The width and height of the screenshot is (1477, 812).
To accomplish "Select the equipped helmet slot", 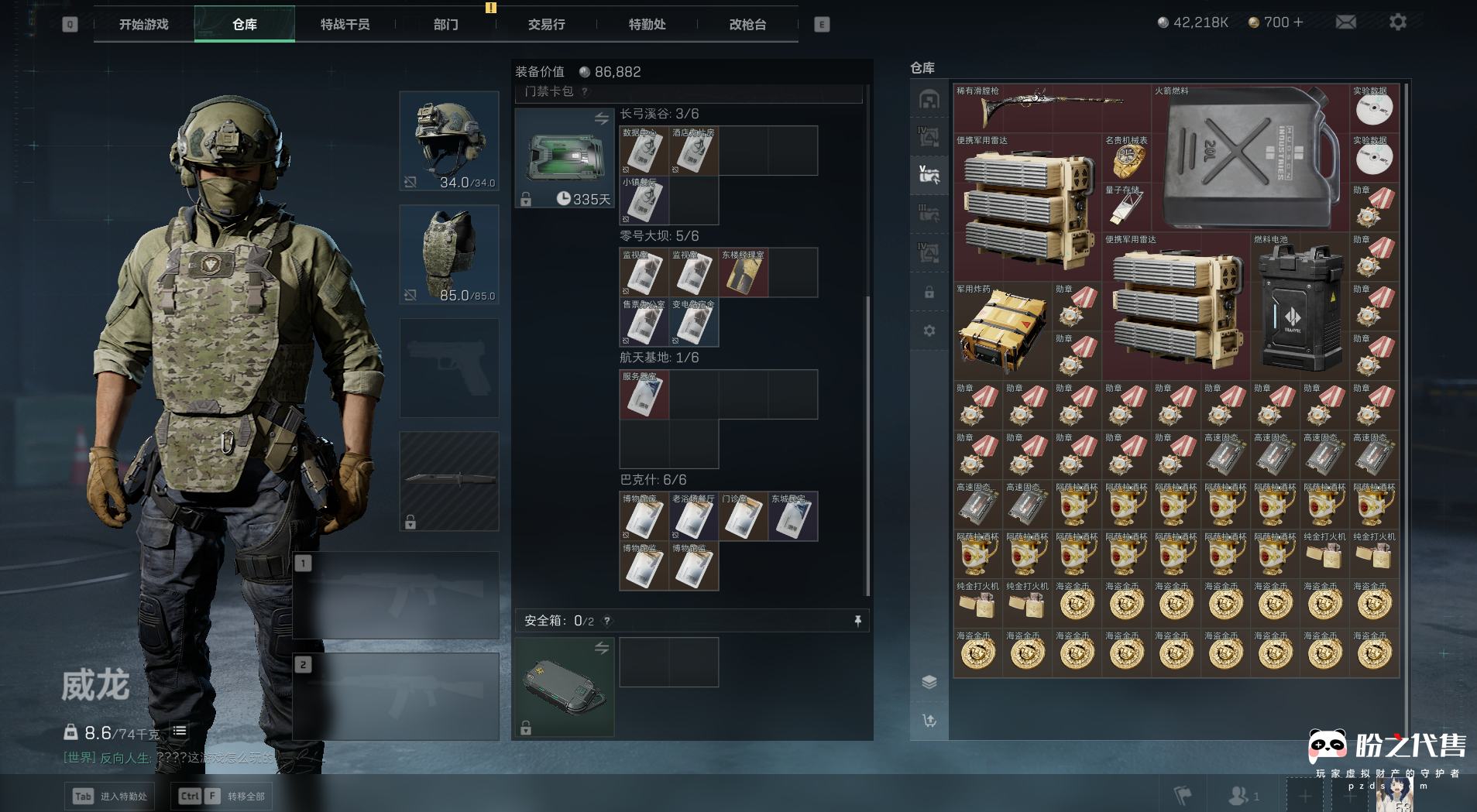I will click(449, 141).
